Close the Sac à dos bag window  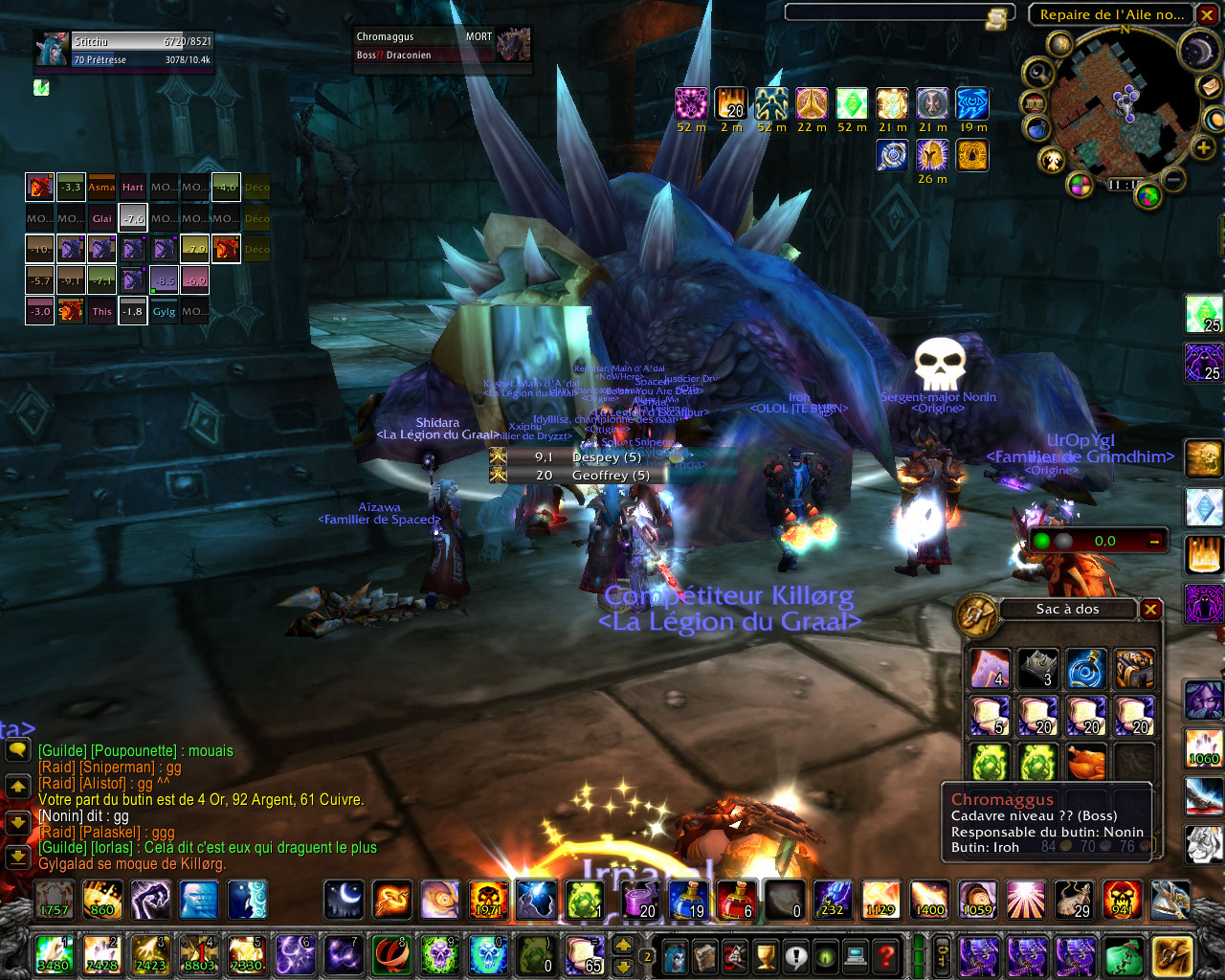pyautogui.click(x=1151, y=610)
